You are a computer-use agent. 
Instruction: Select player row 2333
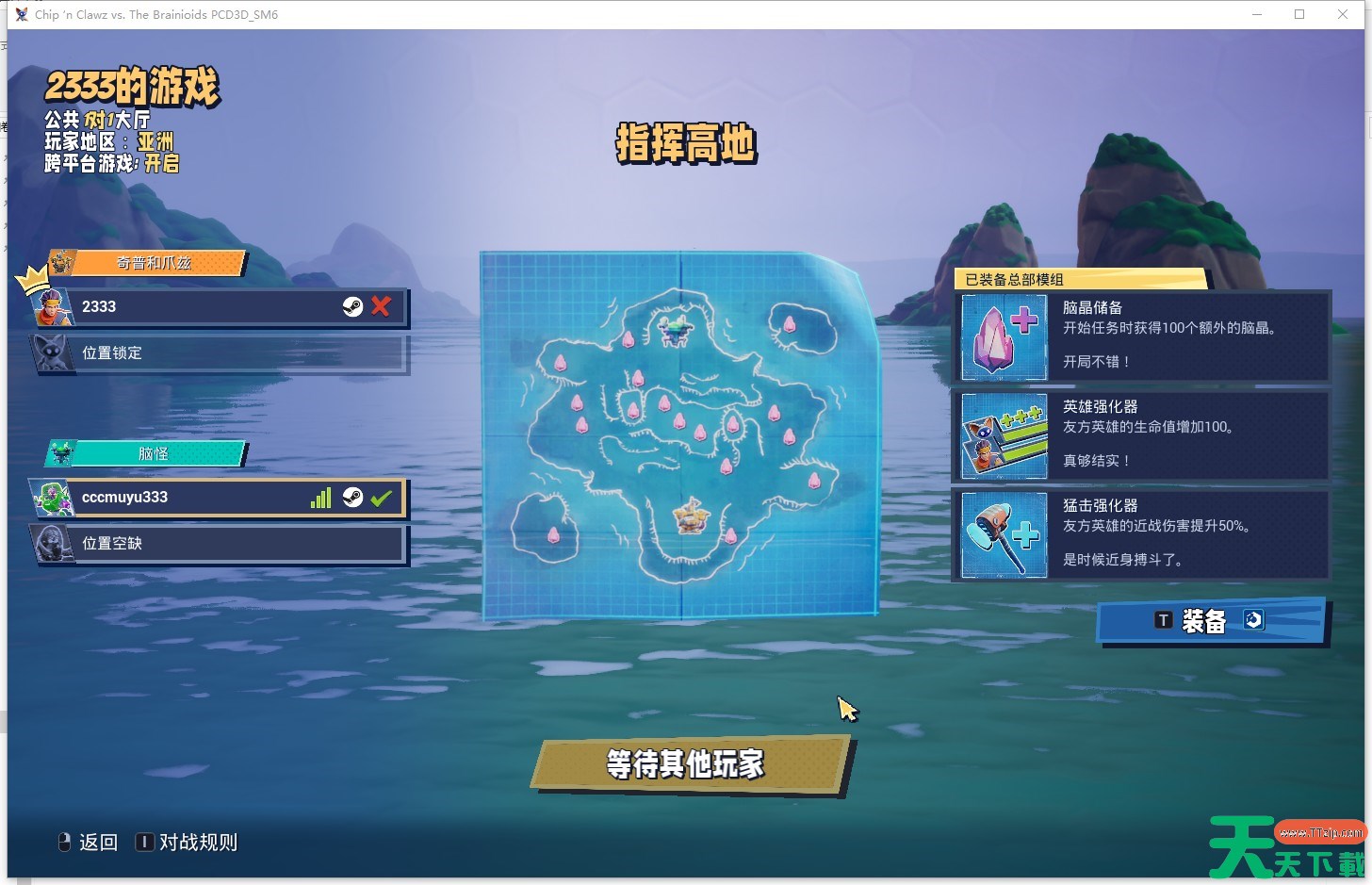point(207,307)
